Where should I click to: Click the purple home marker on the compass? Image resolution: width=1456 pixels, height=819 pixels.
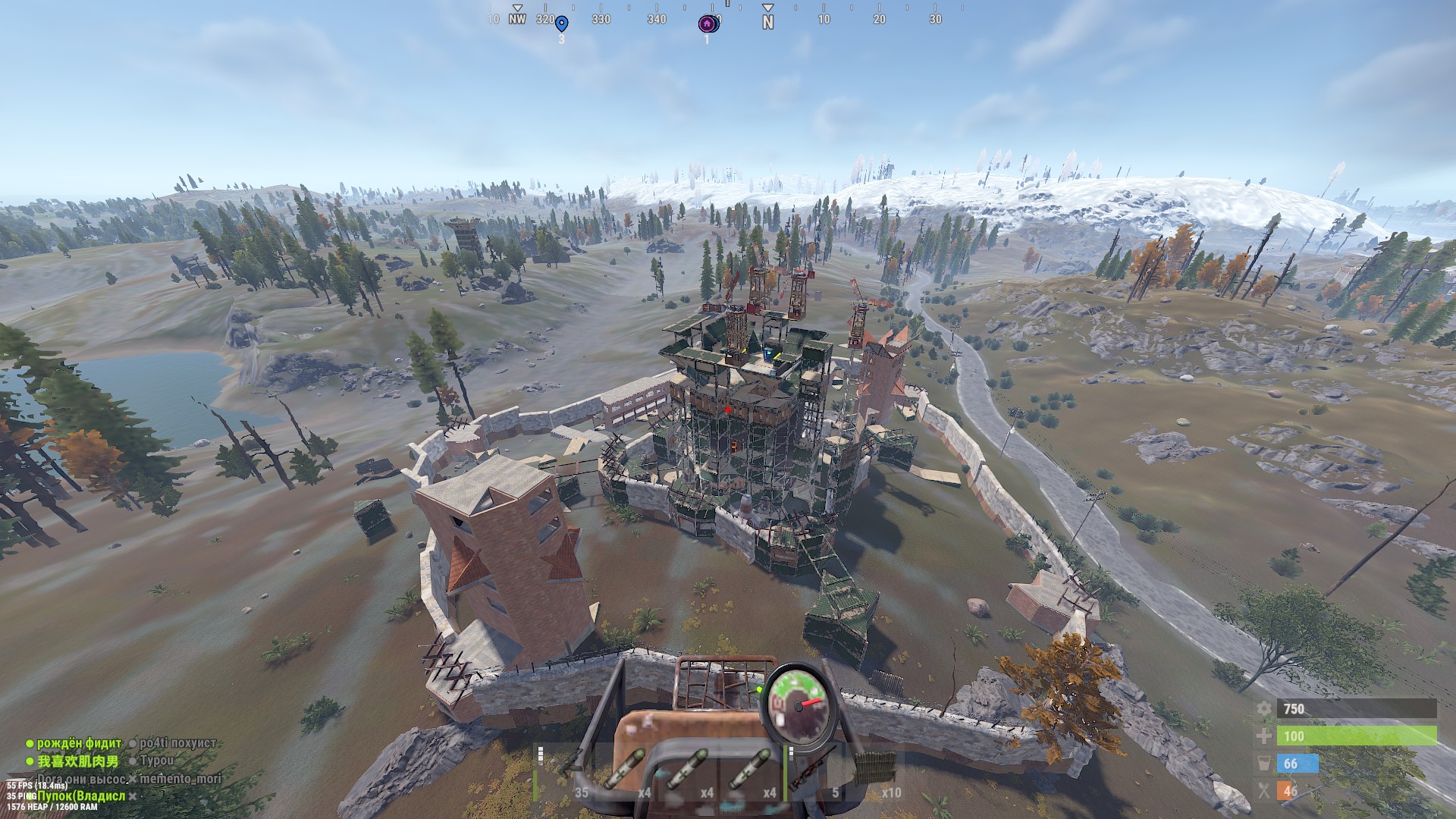point(708,24)
